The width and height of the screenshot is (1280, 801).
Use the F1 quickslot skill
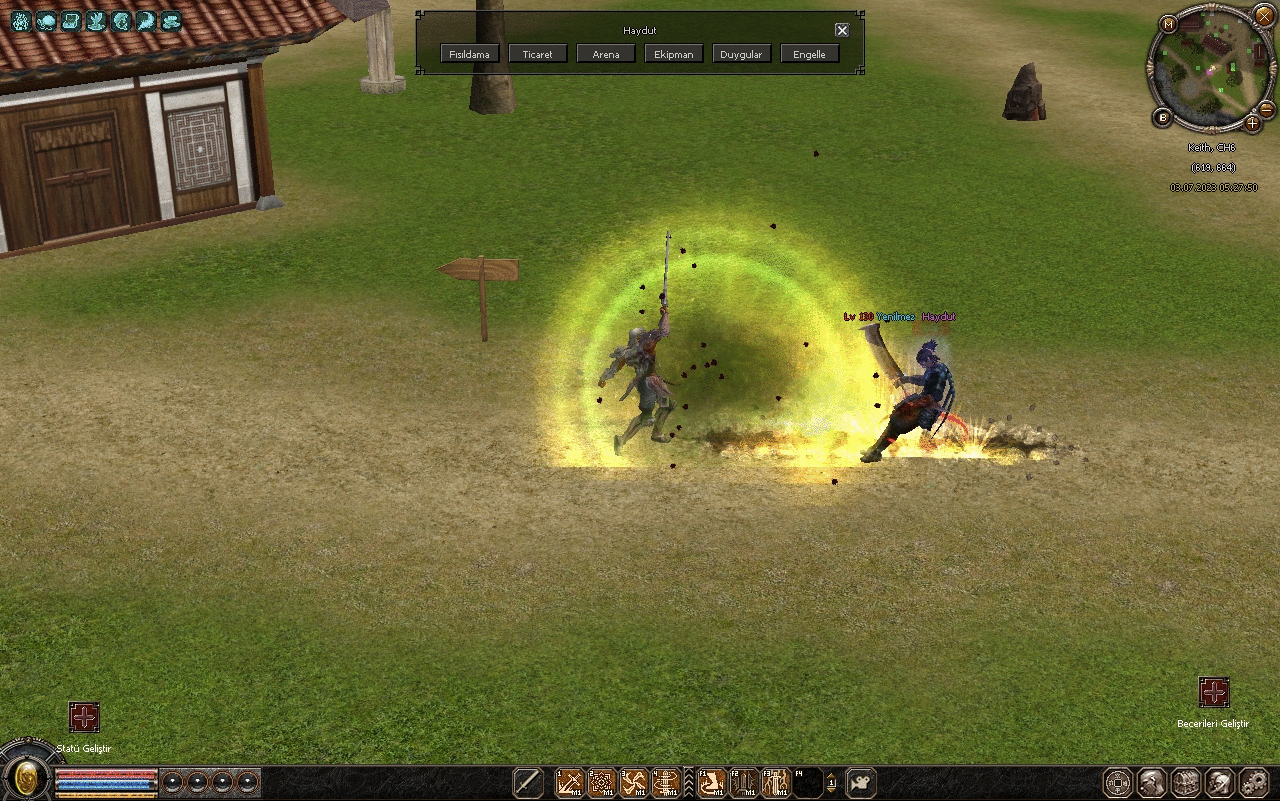[712, 782]
